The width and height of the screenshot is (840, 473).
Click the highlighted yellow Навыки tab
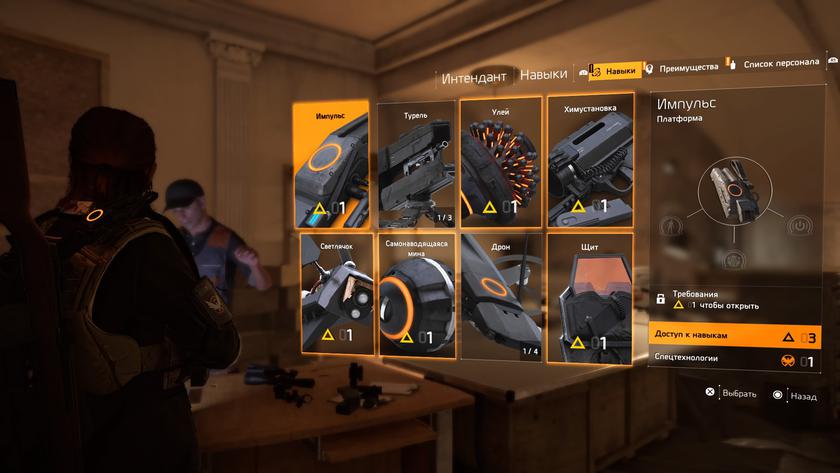(x=613, y=70)
